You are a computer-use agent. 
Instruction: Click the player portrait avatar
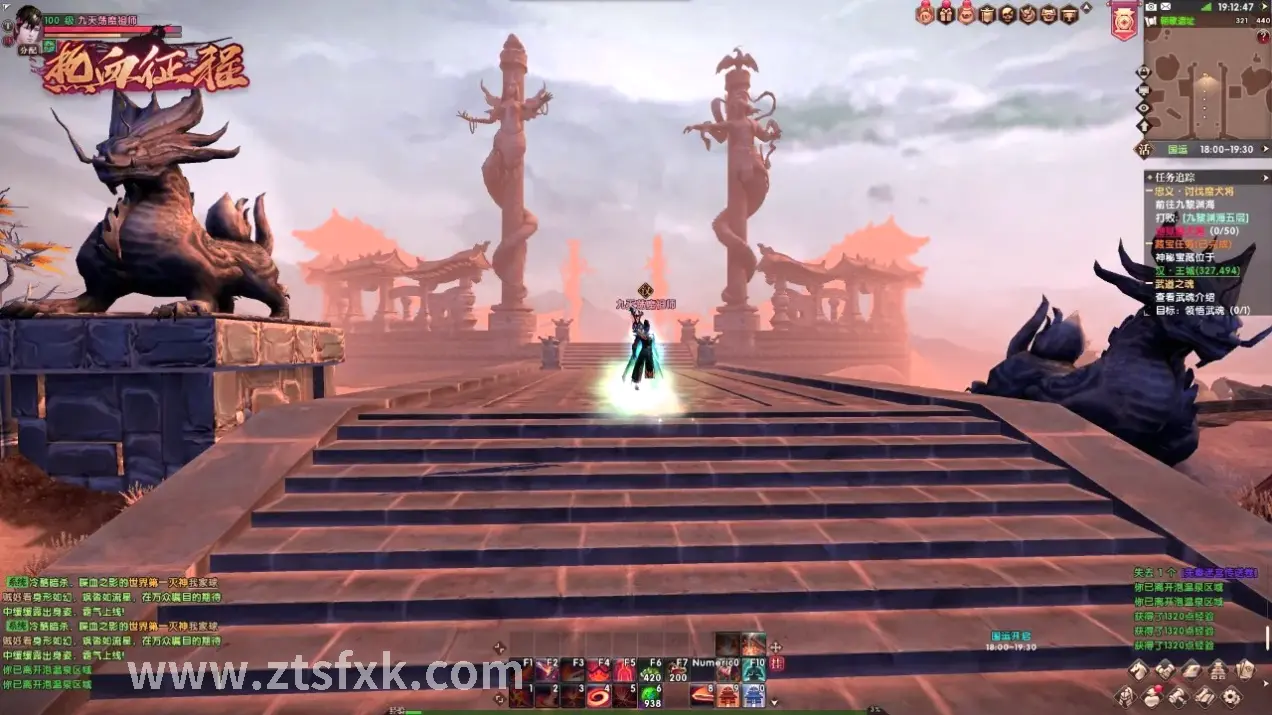(27, 20)
